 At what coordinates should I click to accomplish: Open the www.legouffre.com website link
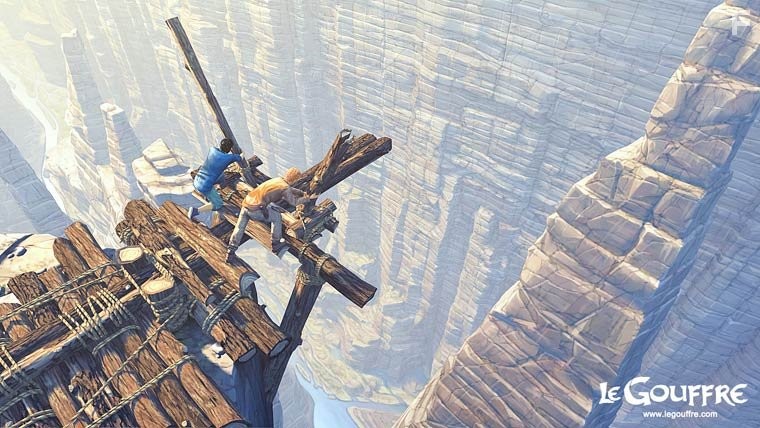(680, 414)
